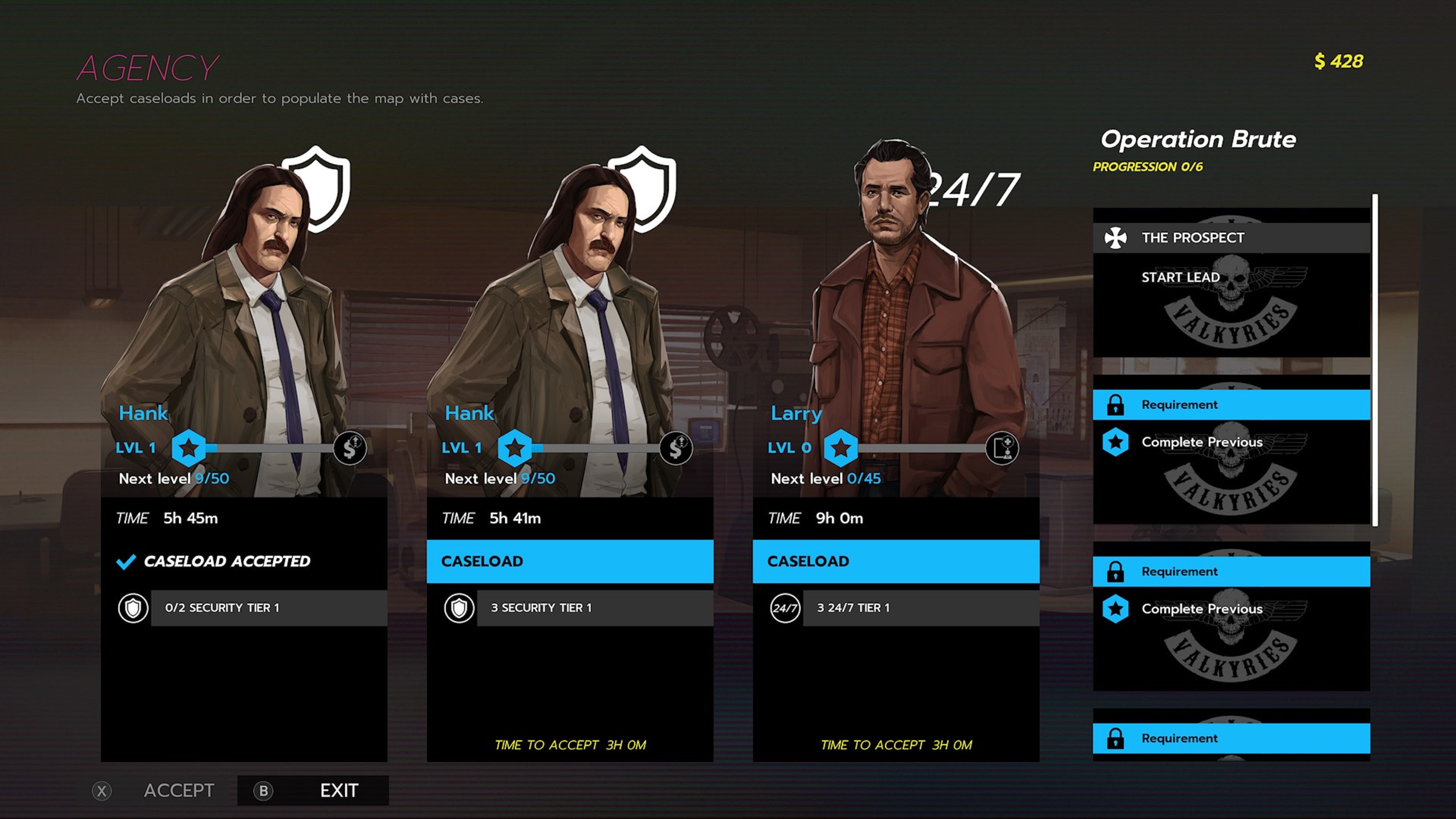Select the 3 24/7 Tier 1 row

point(920,608)
